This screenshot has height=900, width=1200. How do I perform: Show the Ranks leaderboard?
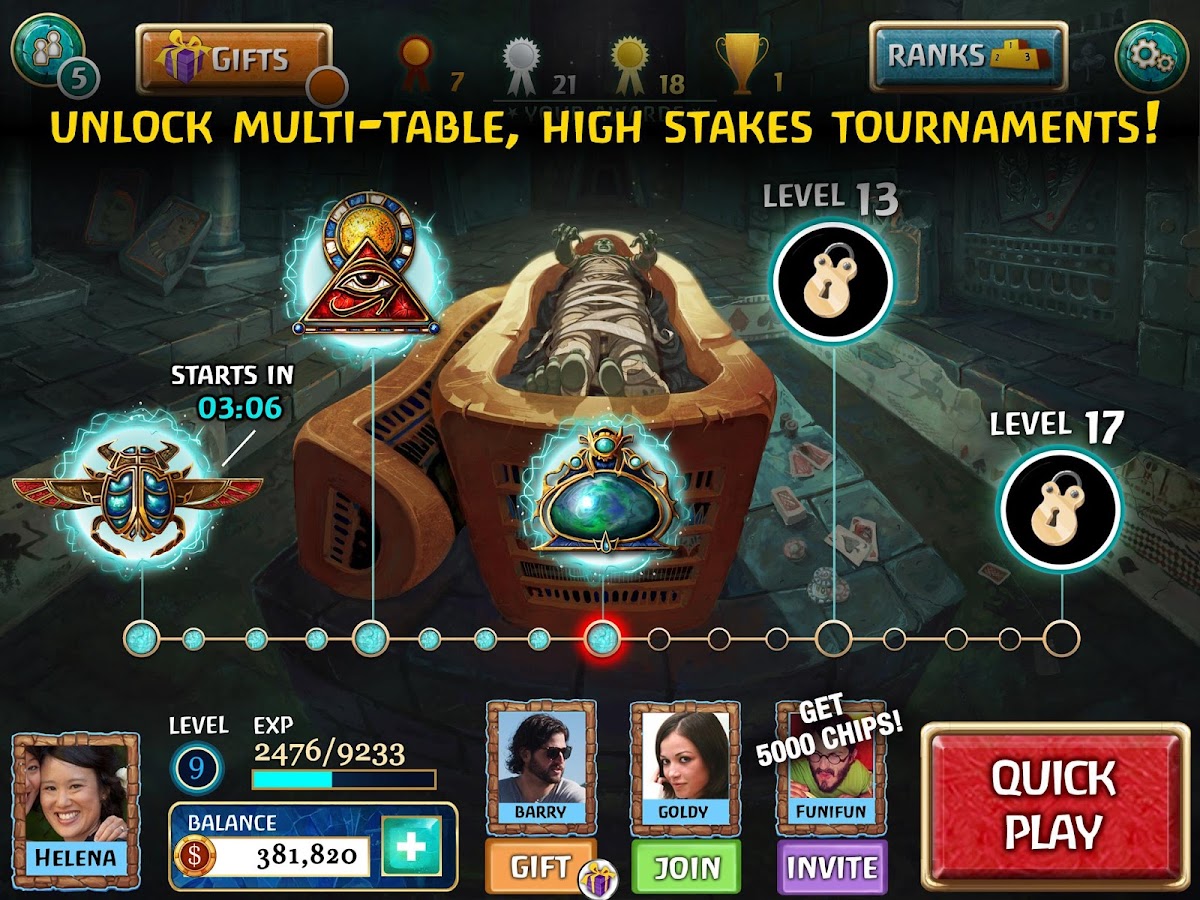(x=967, y=57)
